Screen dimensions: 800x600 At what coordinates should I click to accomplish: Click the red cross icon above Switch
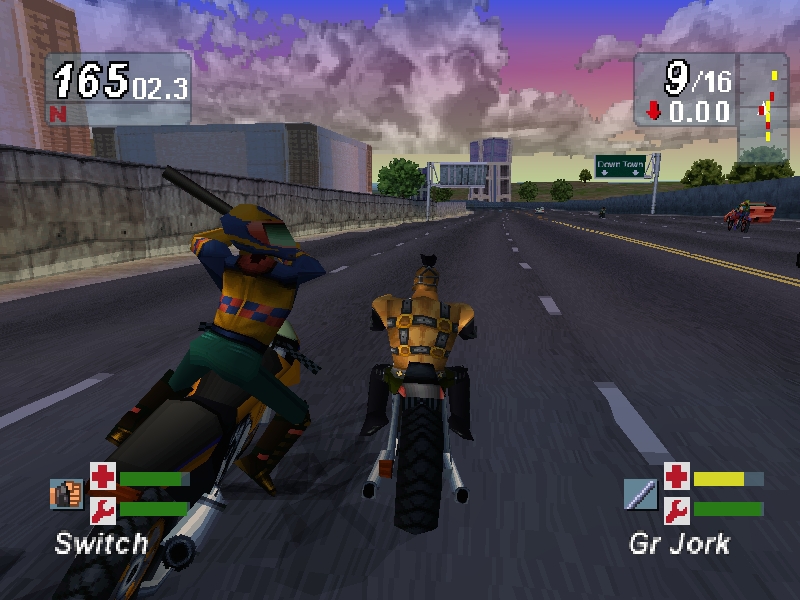click(x=103, y=476)
